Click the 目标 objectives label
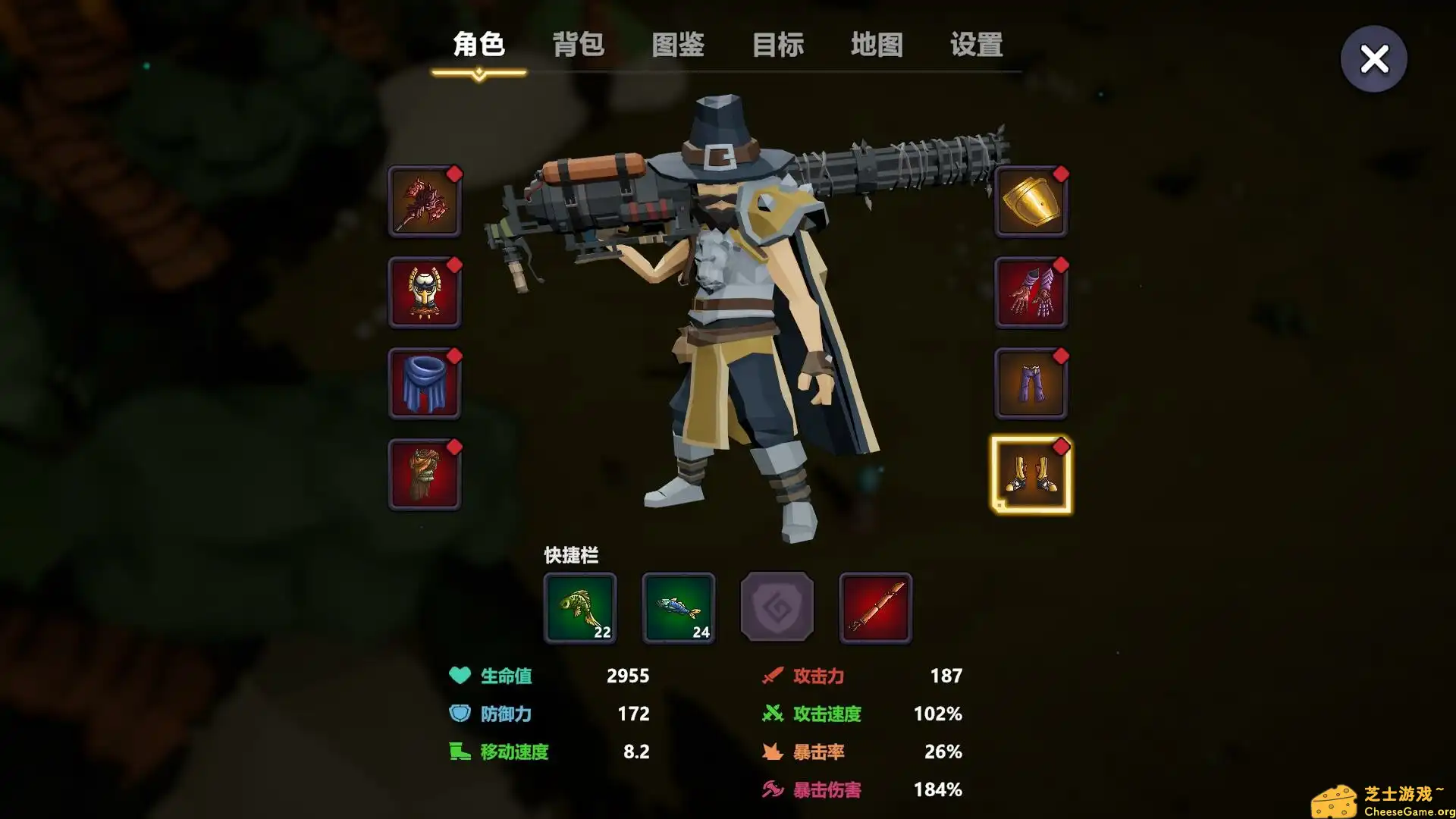This screenshot has width=1456, height=819. [778, 45]
